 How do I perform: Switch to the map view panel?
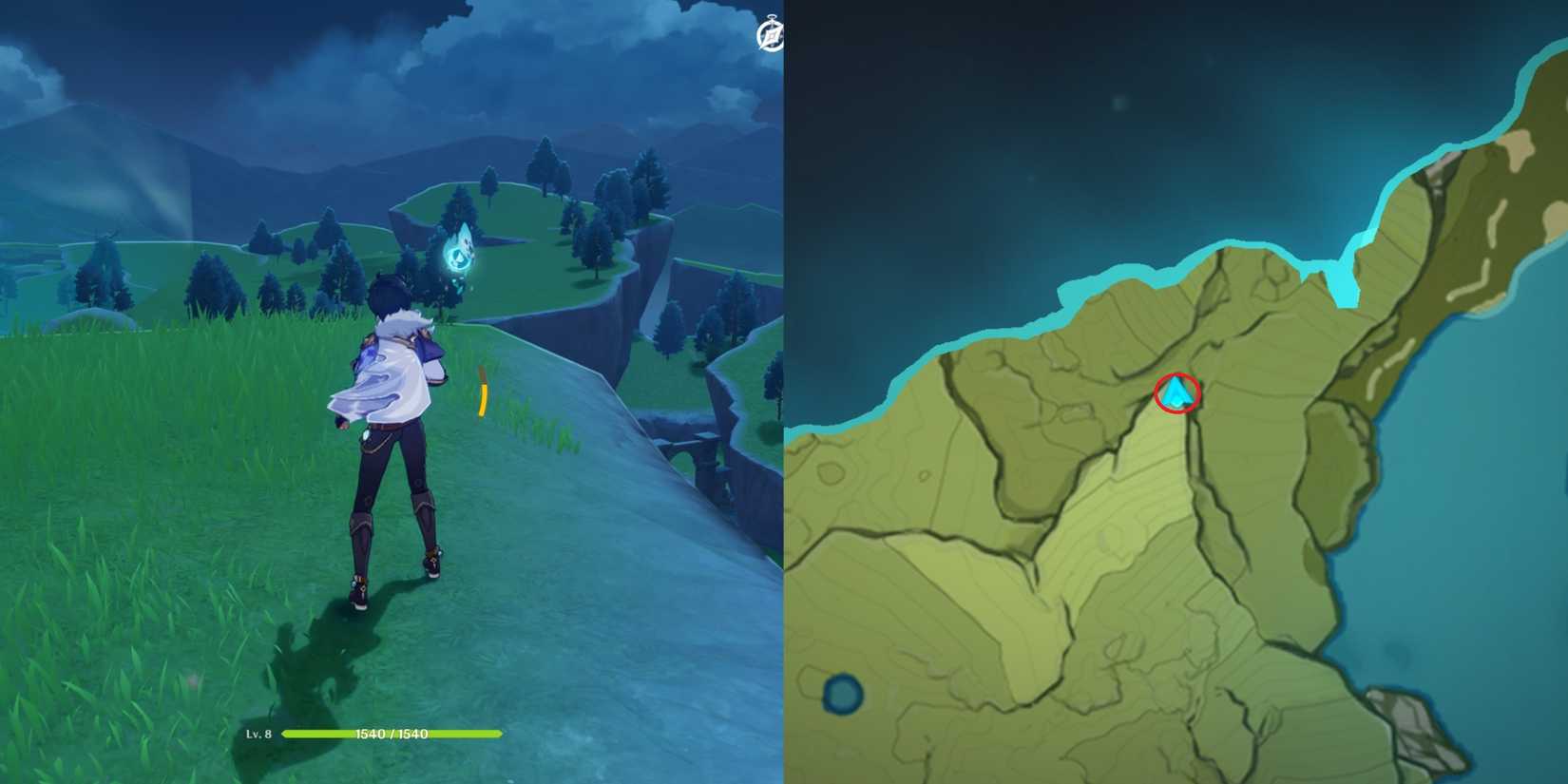point(1178,390)
